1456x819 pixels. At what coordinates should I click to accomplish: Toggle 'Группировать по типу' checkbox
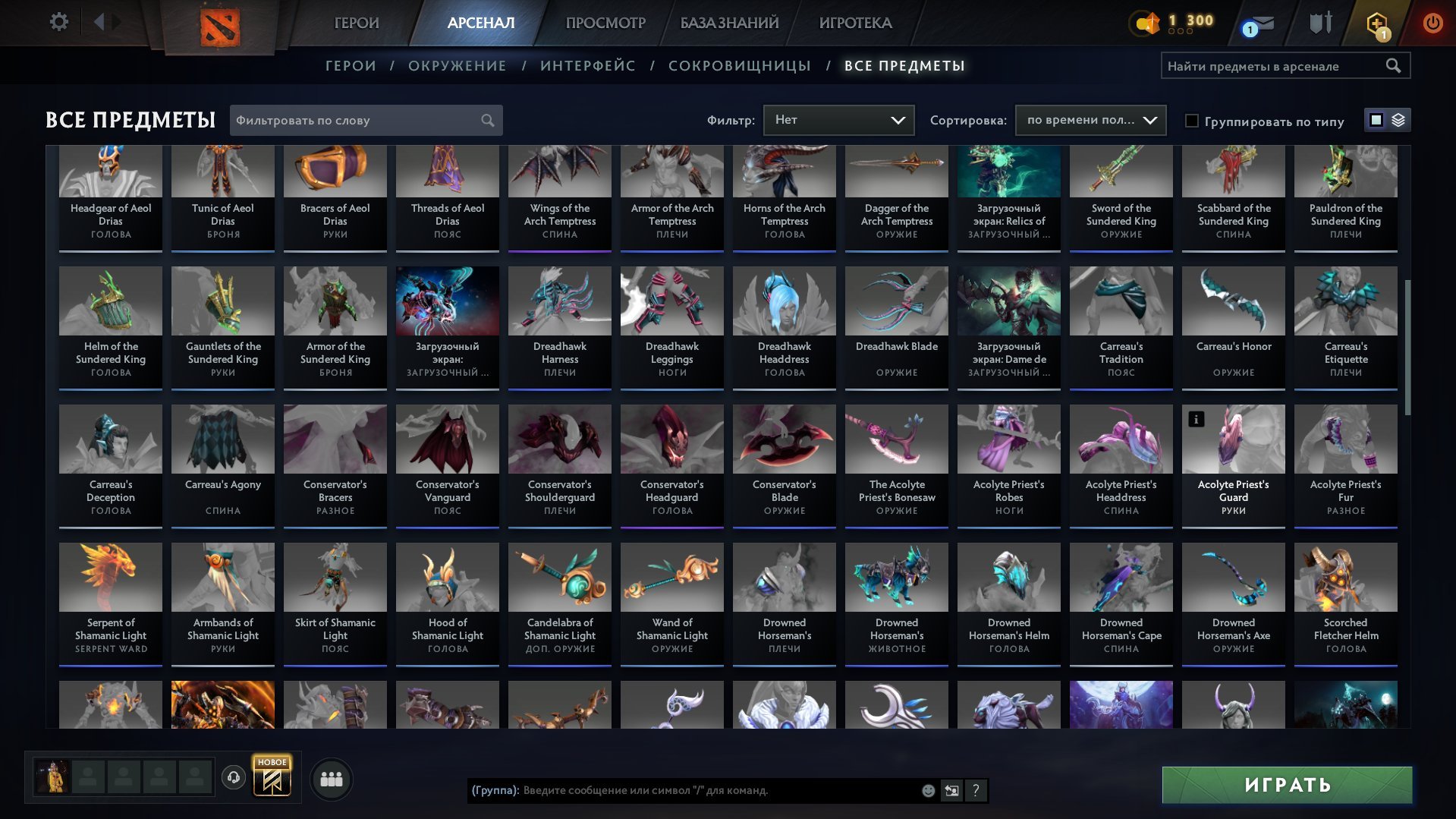pos(1193,121)
